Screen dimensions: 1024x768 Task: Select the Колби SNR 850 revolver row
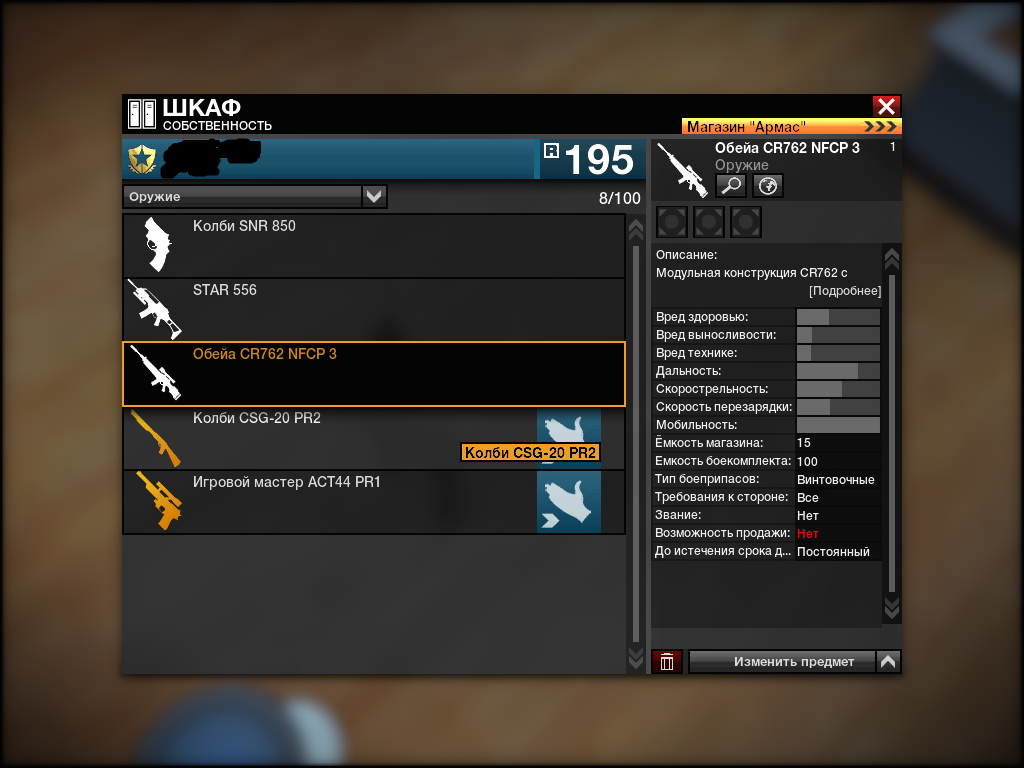(x=373, y=246)
